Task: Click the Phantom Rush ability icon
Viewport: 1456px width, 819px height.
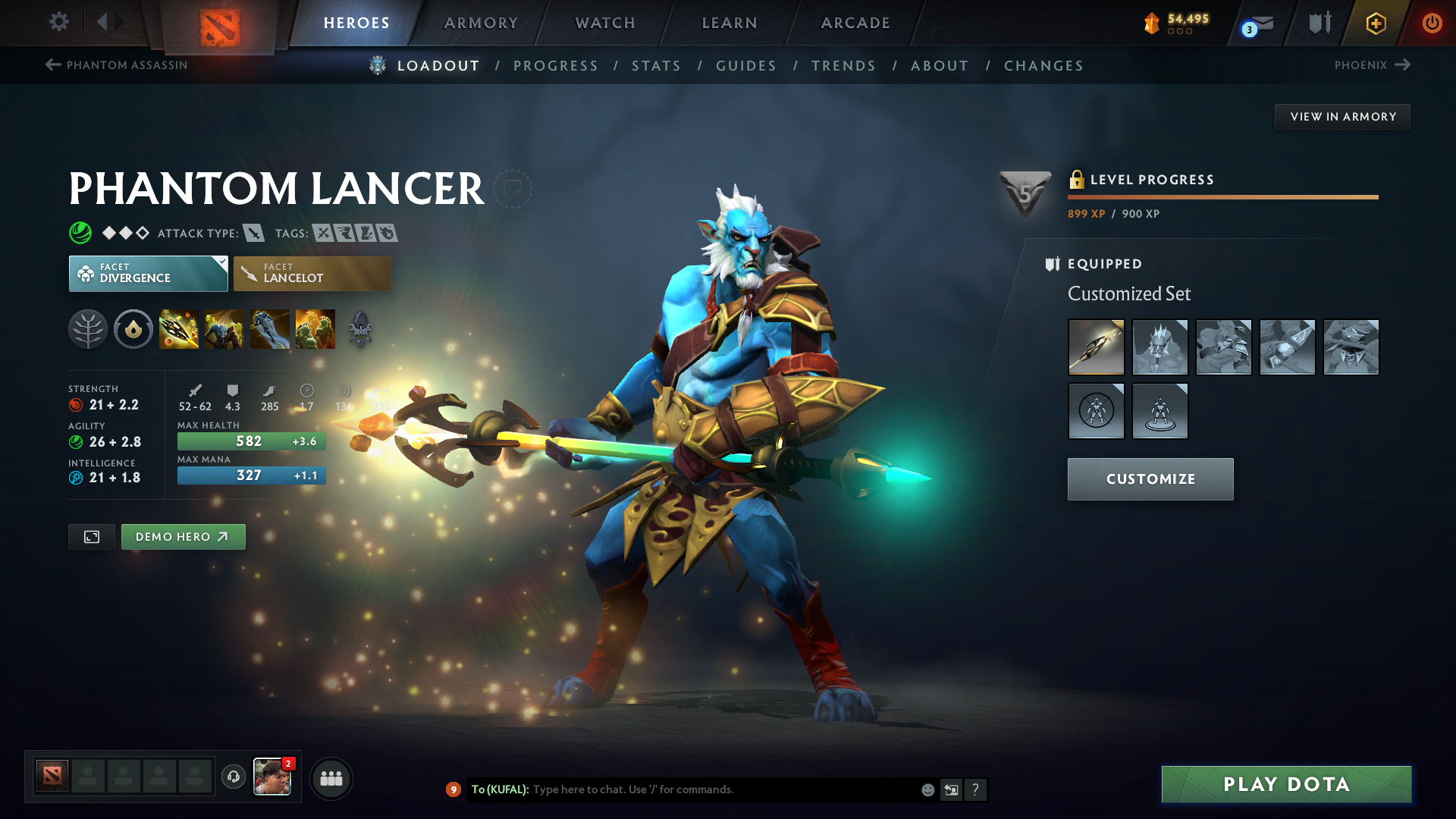Action: [x=270, y=329]
